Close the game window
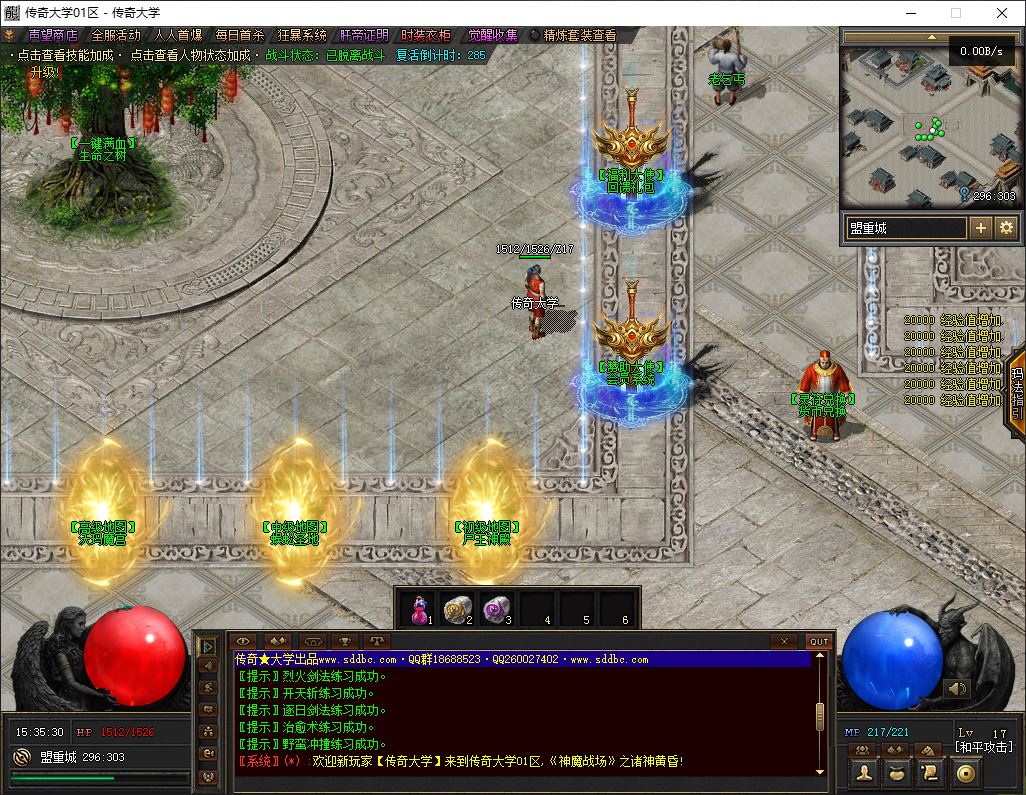Screen dimensions: 1026x795 [1002, 13]
